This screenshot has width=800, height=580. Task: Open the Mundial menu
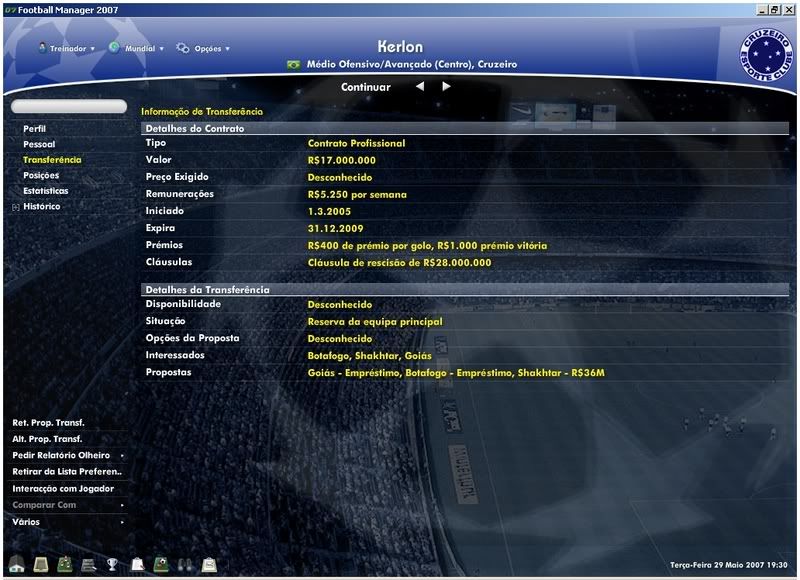(137, 48)
